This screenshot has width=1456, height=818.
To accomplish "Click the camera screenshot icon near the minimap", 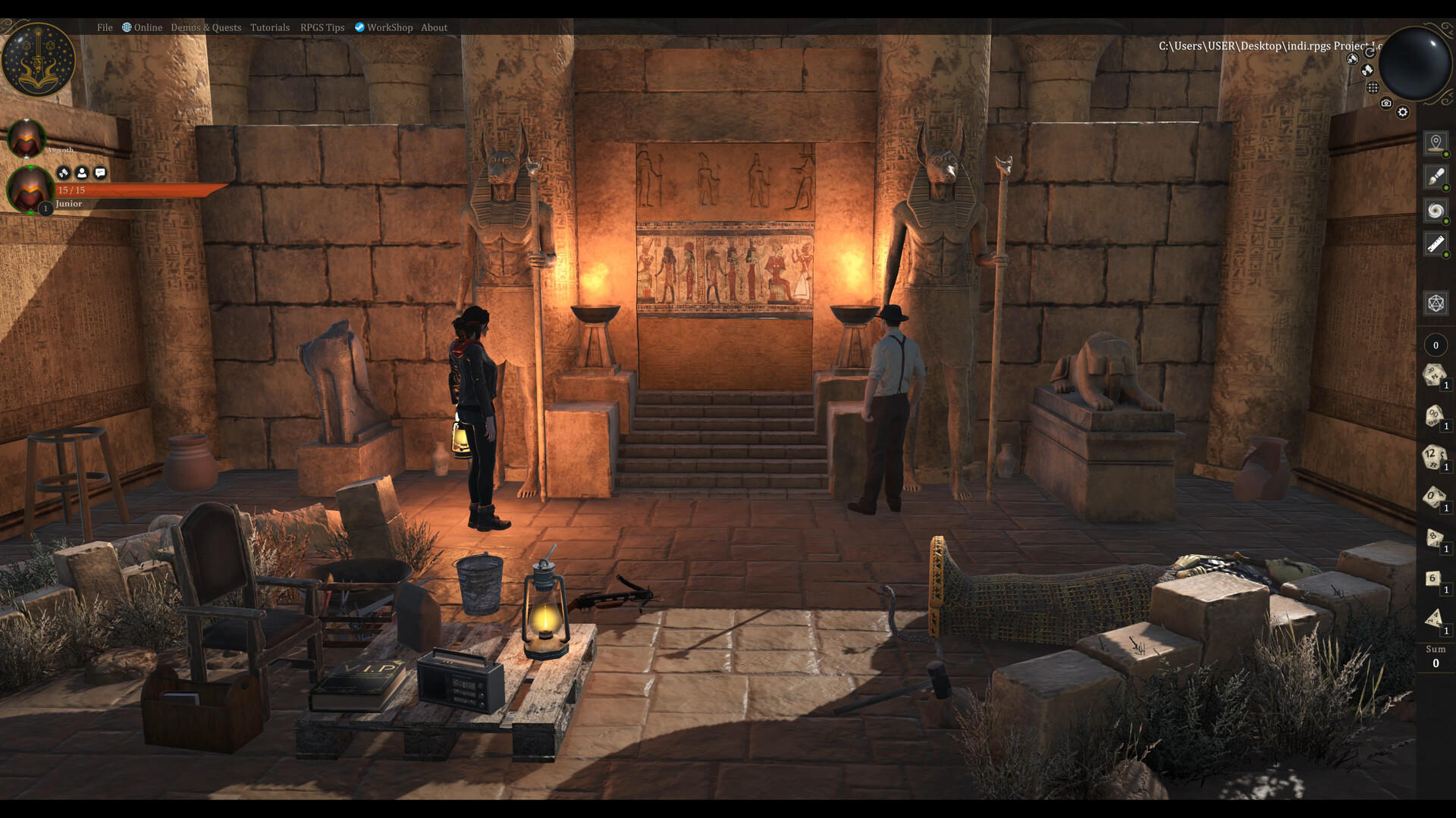I will [1385, 103].
